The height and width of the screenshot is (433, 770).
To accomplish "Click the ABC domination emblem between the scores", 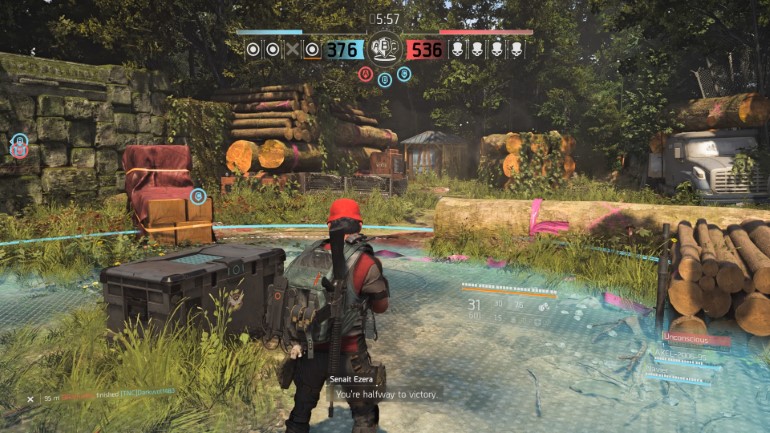I will pyautogui.click(x=384, y=47).
